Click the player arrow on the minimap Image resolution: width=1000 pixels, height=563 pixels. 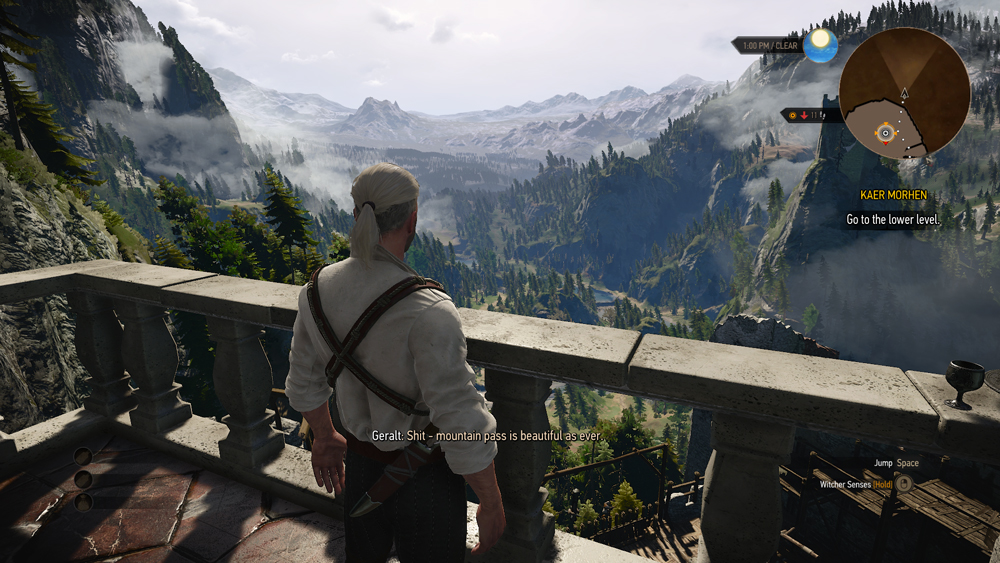(904, 93)
